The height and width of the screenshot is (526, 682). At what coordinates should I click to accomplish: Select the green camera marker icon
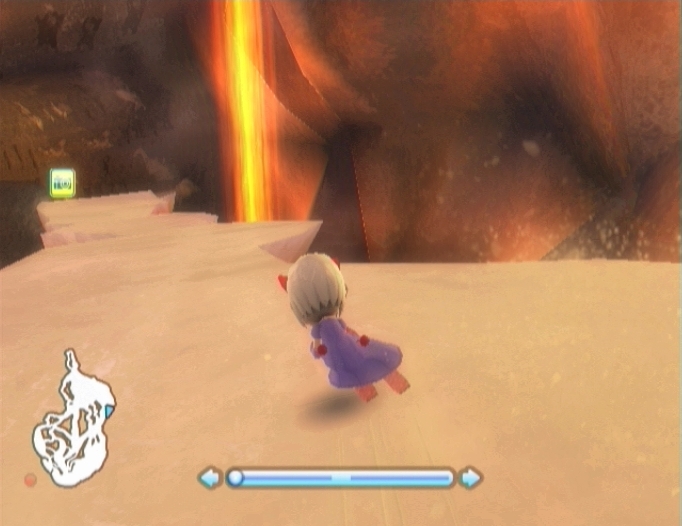pyautogui.click(x=62, y=182)
